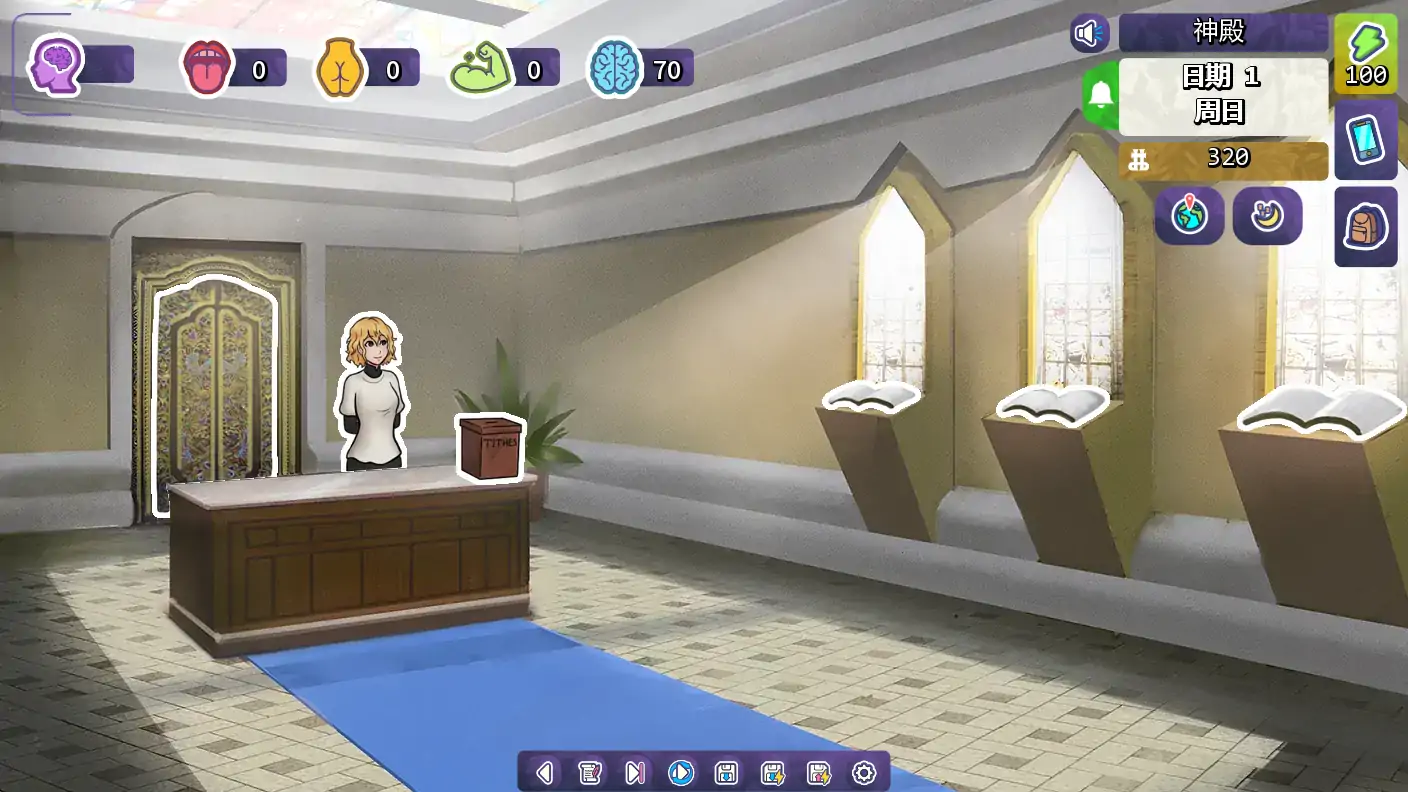Viewport: 1408px width, 792px height.
Task: Click the moon icon to rest
Action: tap(1267, 216)
